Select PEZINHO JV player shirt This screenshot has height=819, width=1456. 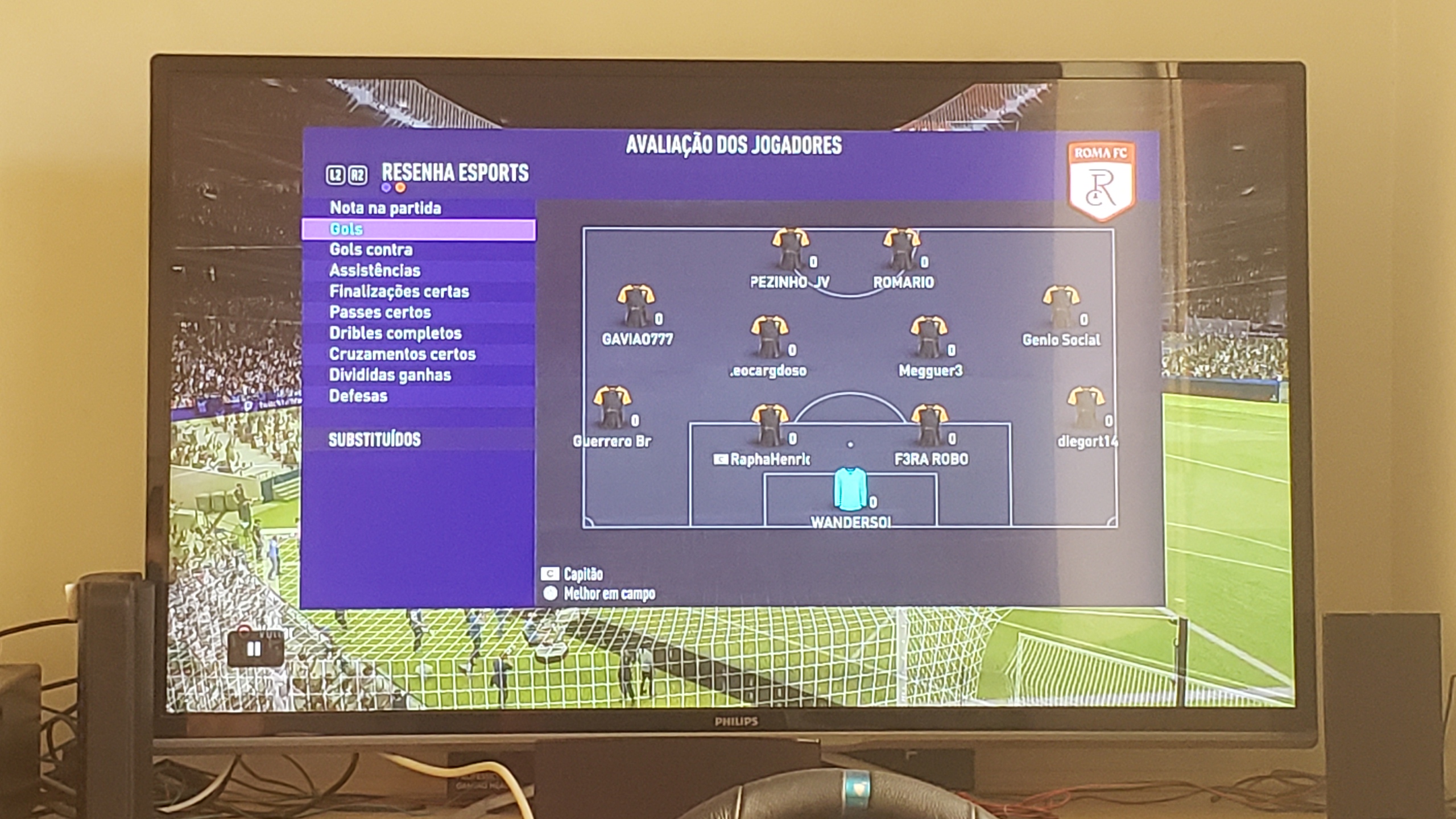click(x=790, y=250)
